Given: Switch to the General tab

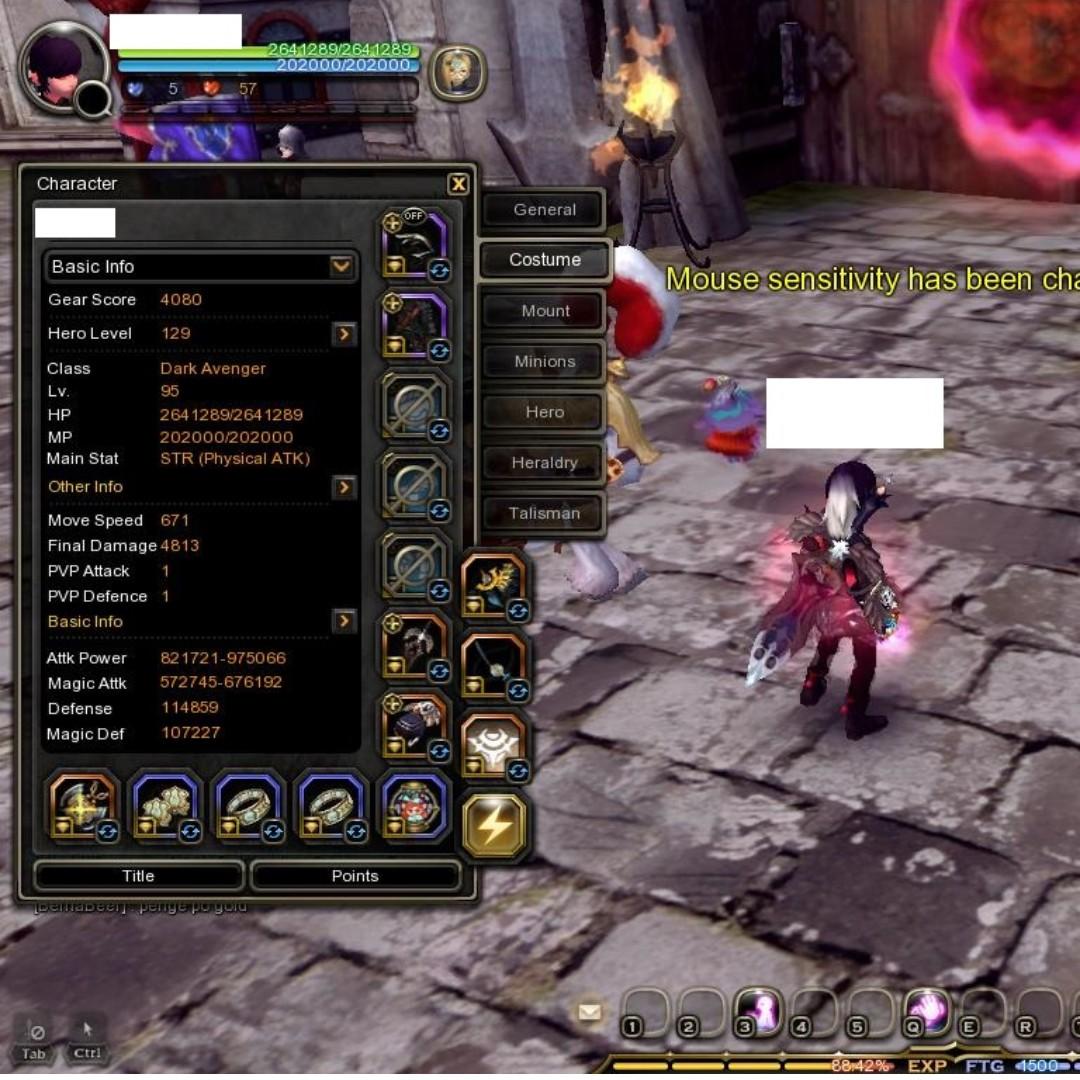Looking at the screenshot, I should 544,210.
